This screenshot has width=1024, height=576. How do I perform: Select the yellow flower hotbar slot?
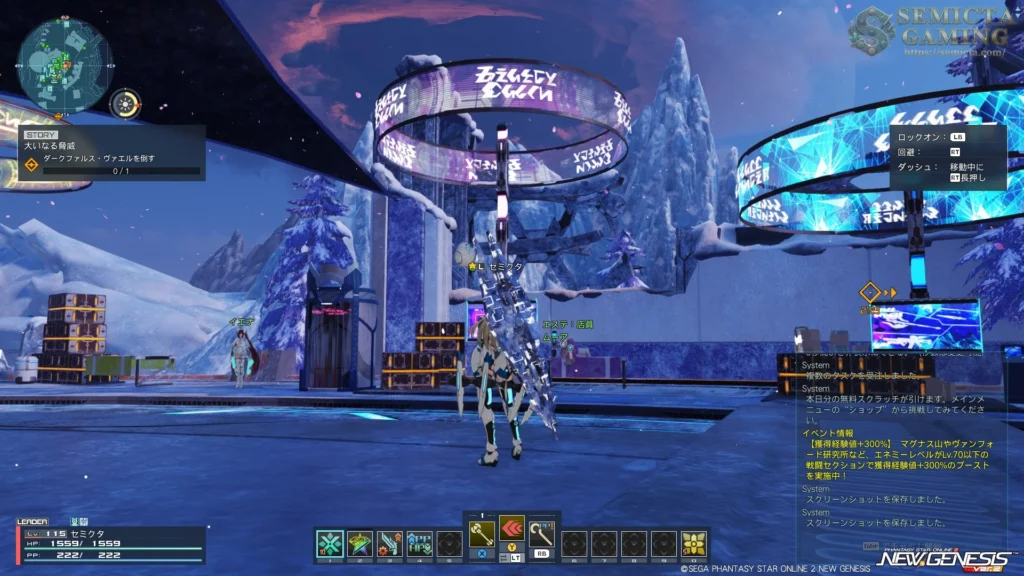(x=693, y=543)
